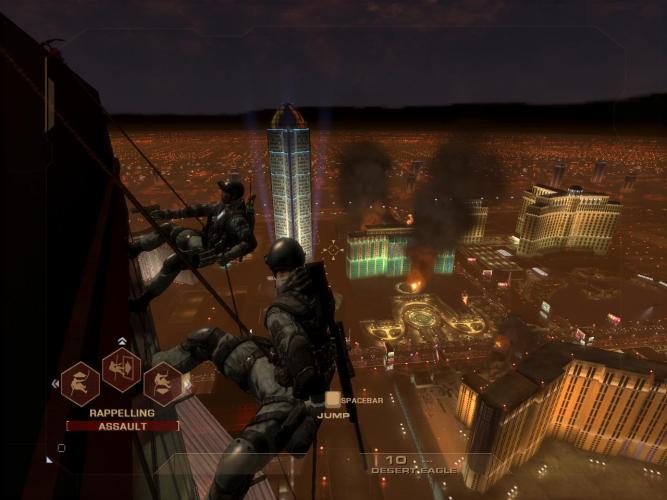This screenshot has width=667, height=500.
Task: Choose the window entry command hexagon
Action: tap(121, 370)
